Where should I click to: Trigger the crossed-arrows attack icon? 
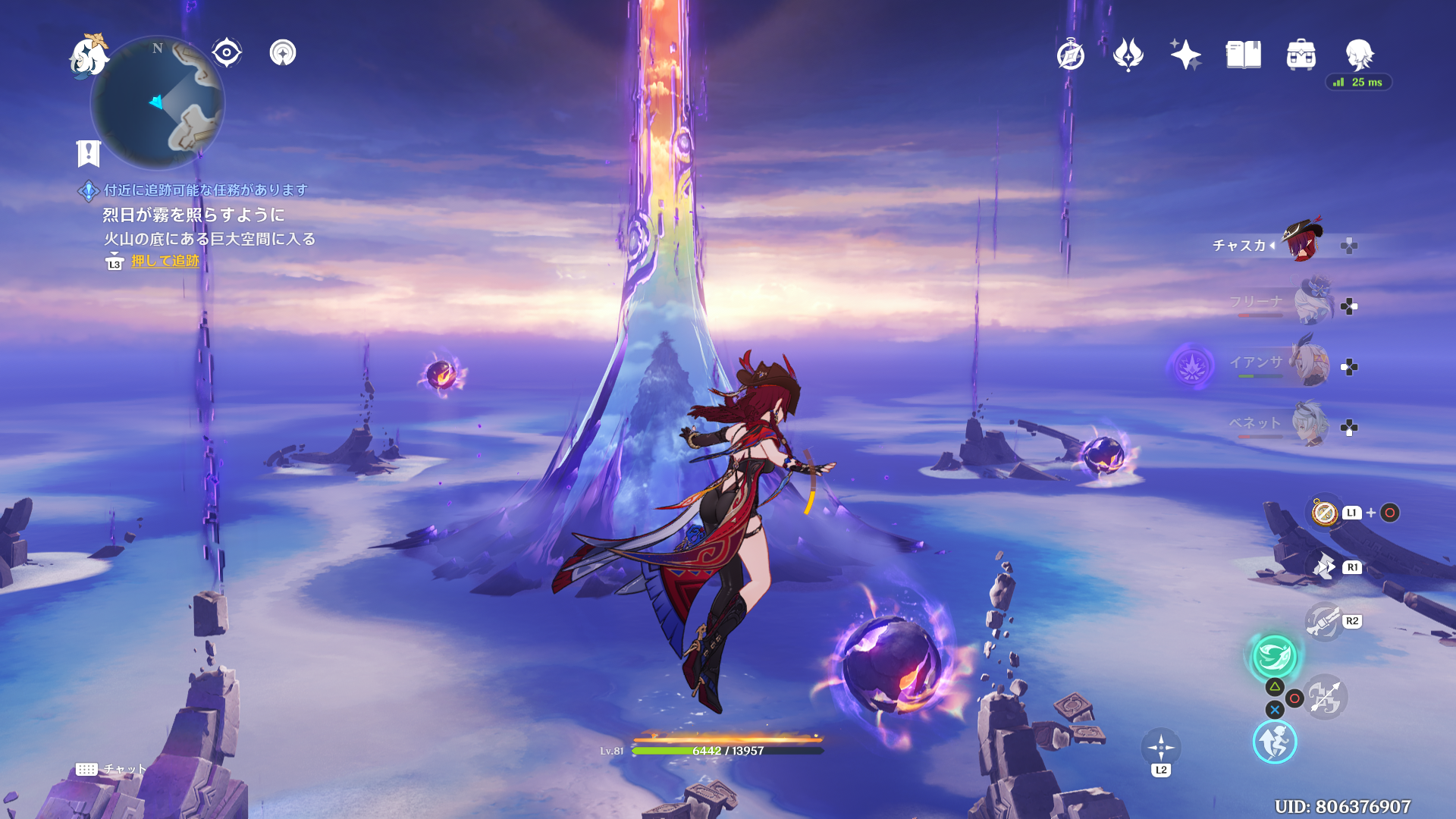1326,698
